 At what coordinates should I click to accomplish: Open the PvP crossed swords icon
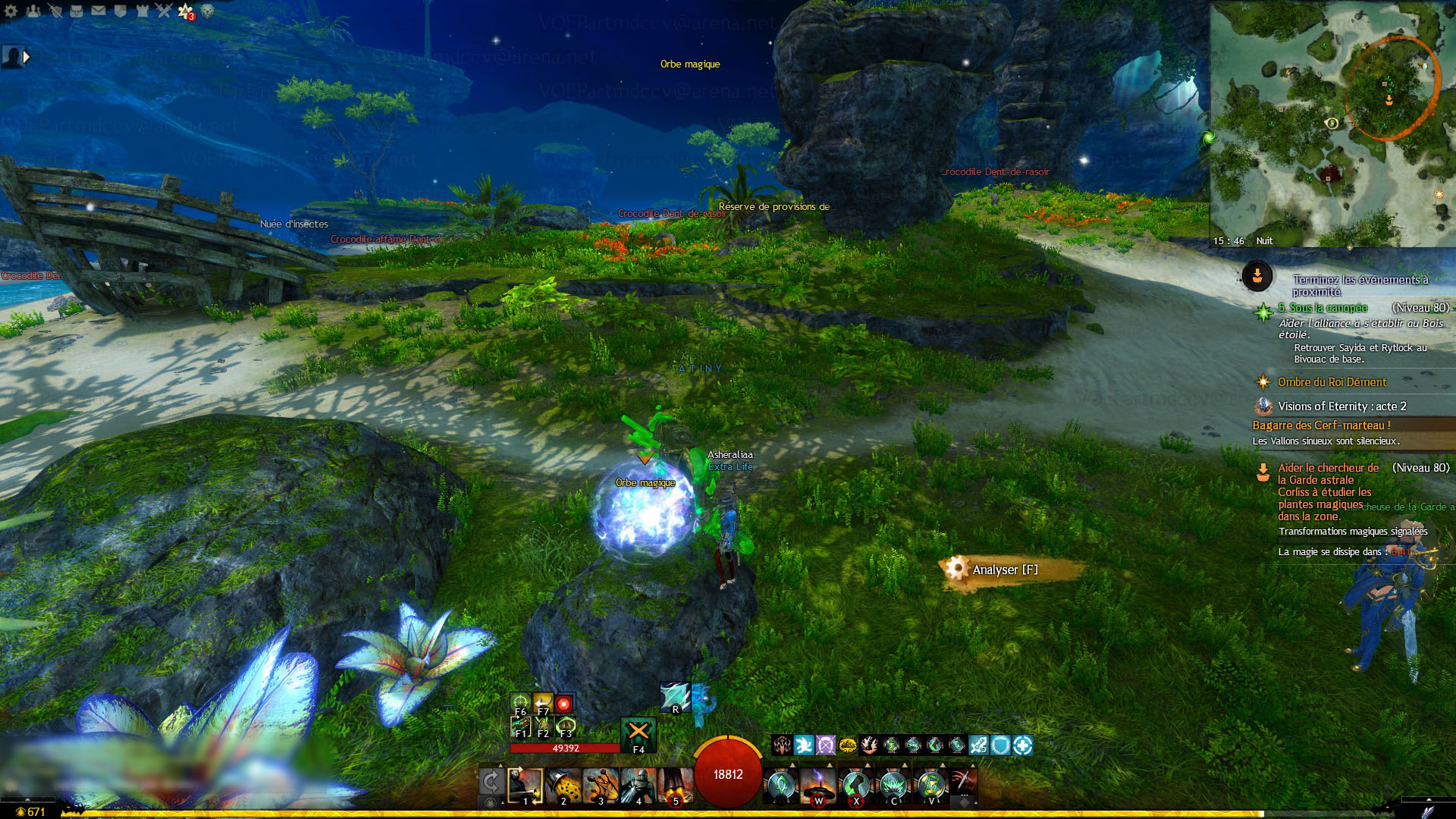[165, 11]
